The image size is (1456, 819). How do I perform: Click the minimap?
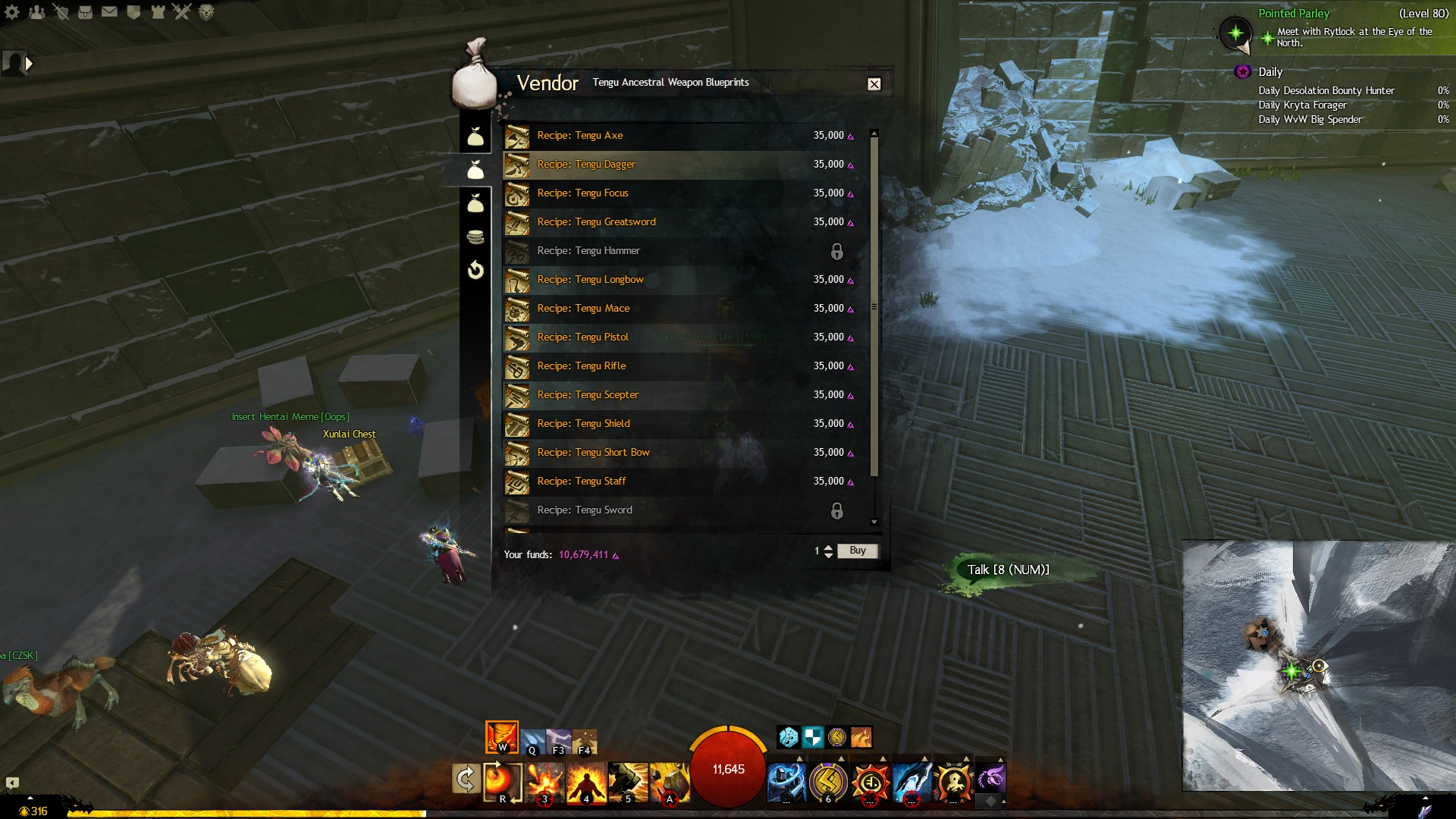(x=1316, y=666)
